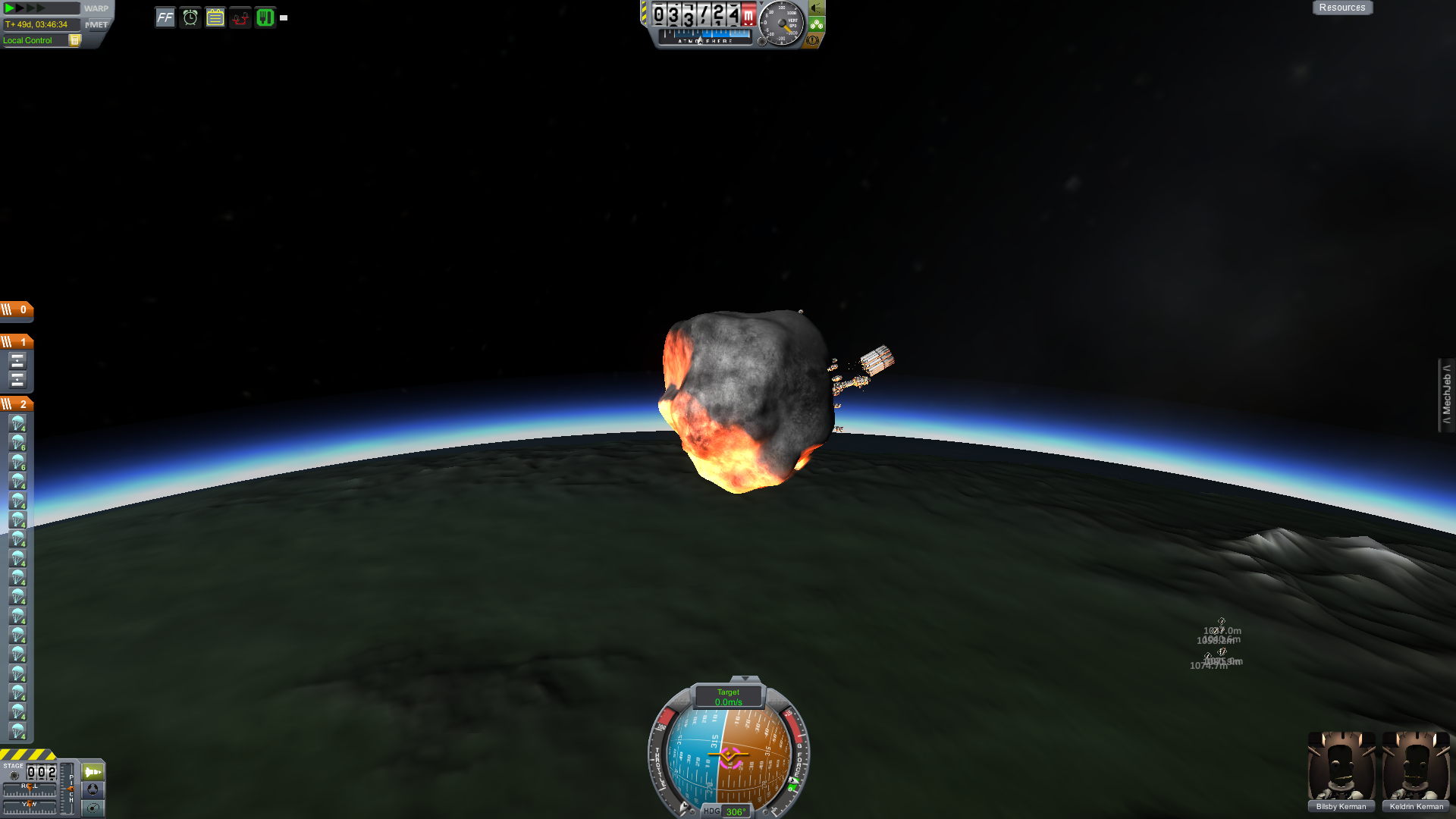Click the red science transfer toolbar icon
This screenshot has height=819, width=1456.
(x=240, y=17)
